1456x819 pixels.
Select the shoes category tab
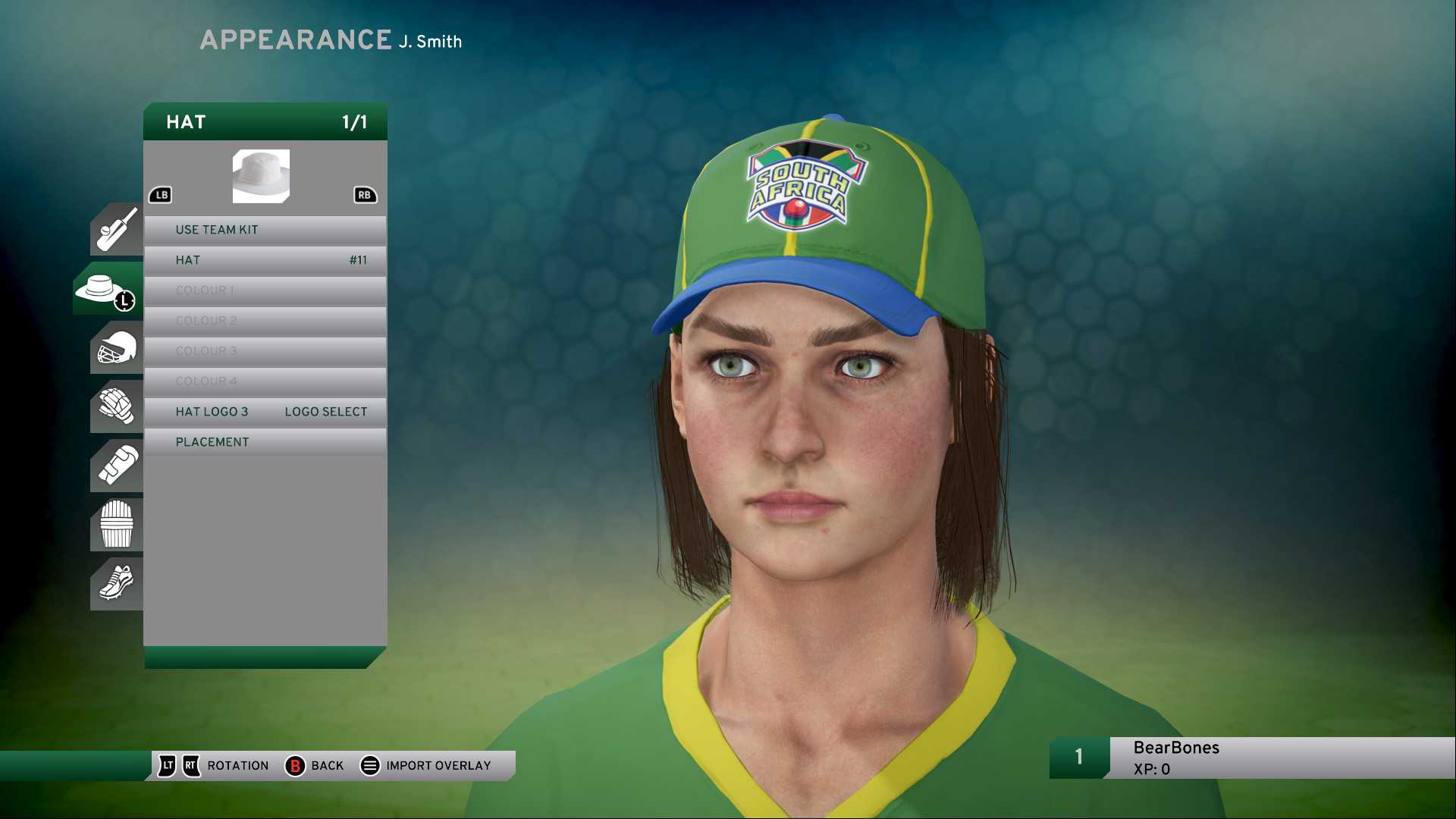coord(117,583)
